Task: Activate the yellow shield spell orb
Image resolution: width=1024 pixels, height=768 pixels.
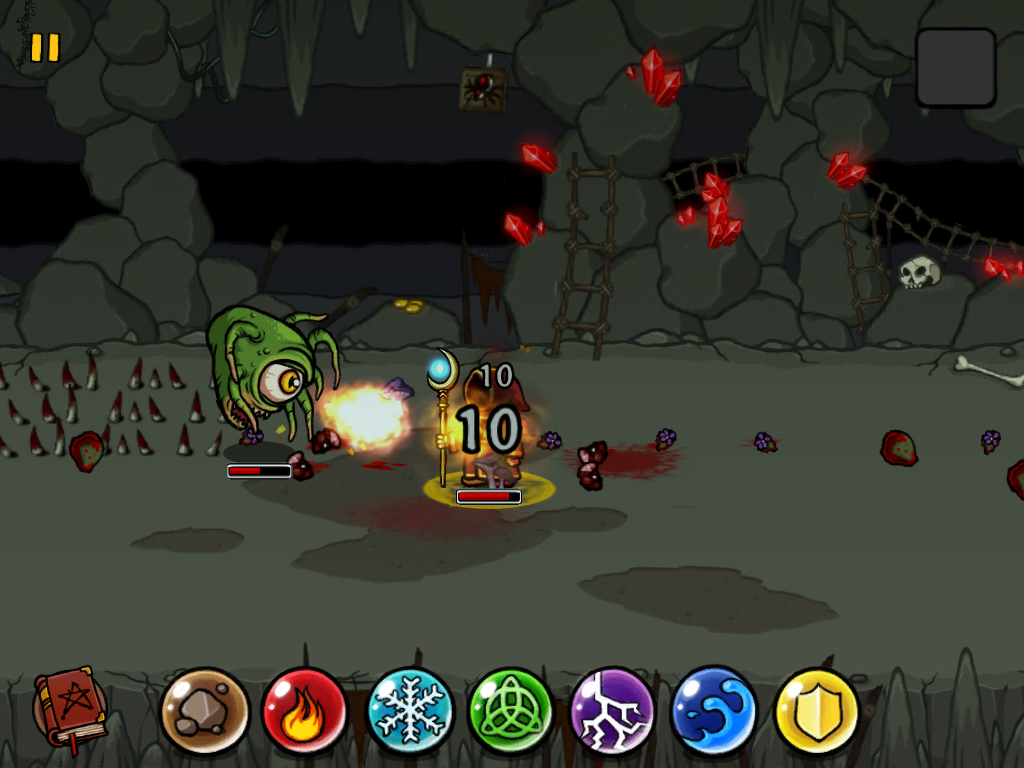Action: tap(817, 711)
